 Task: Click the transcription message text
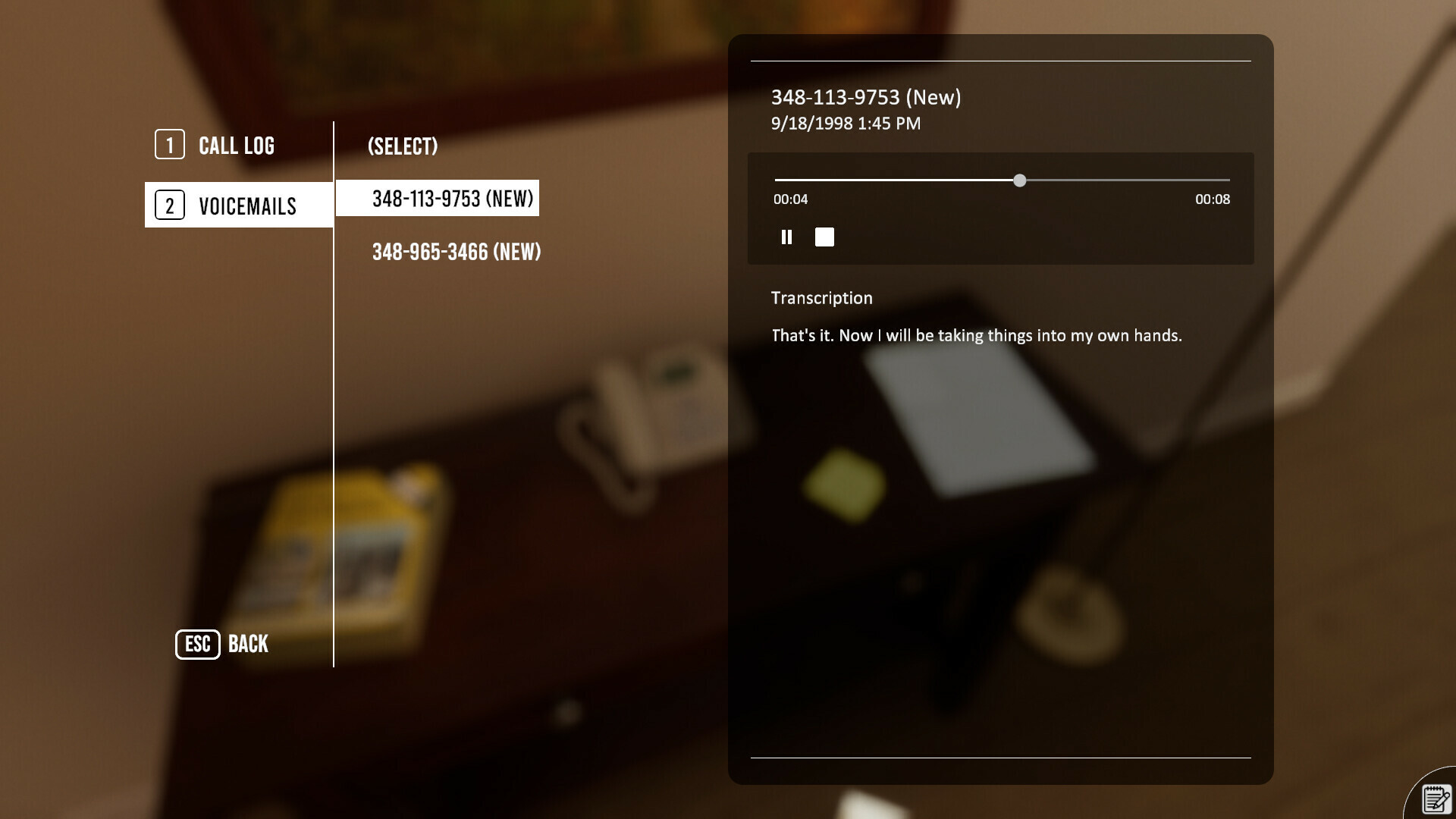(x=975, y=334)
